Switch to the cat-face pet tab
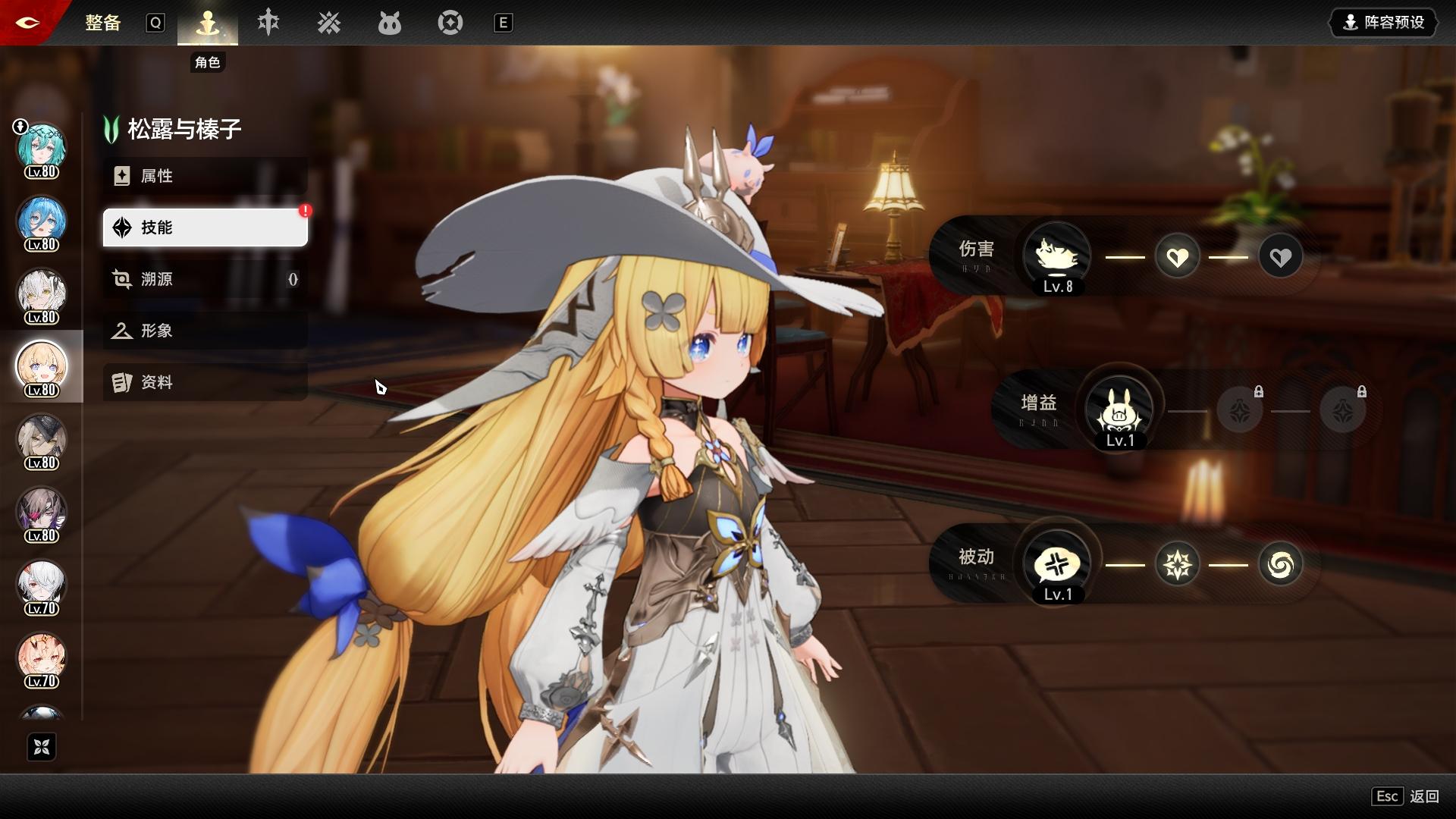Image resolution: width=1456 pixels, height=819 pixels. (389, 24)
